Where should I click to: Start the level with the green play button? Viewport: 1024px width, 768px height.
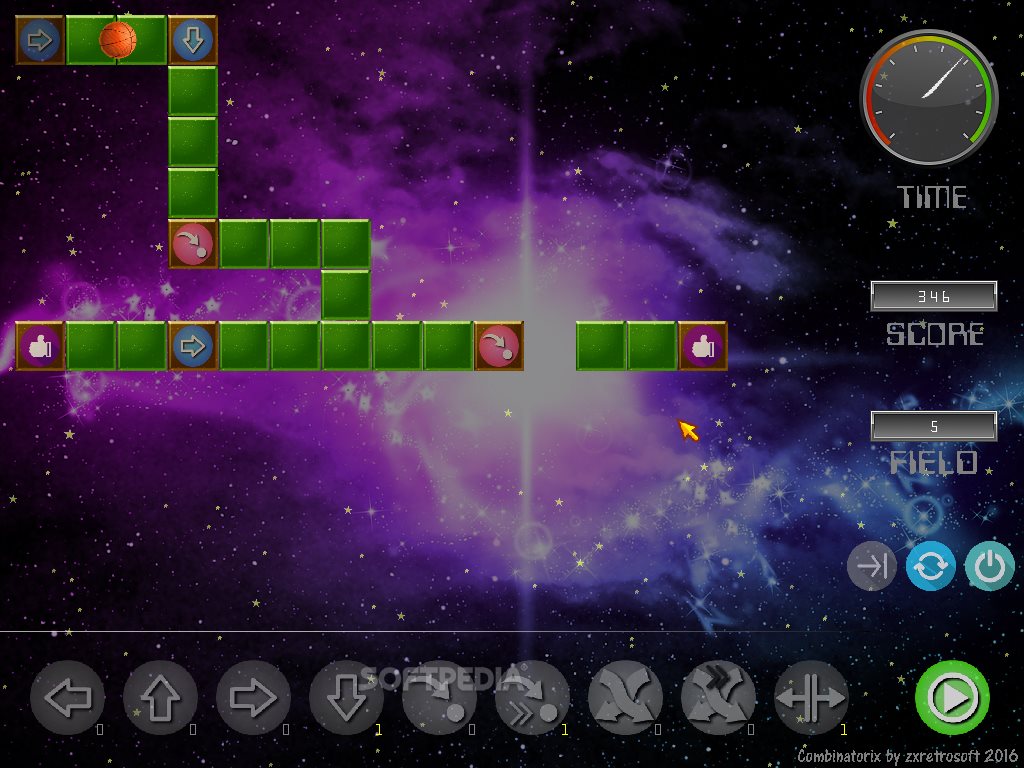click(x=952, y=698)
